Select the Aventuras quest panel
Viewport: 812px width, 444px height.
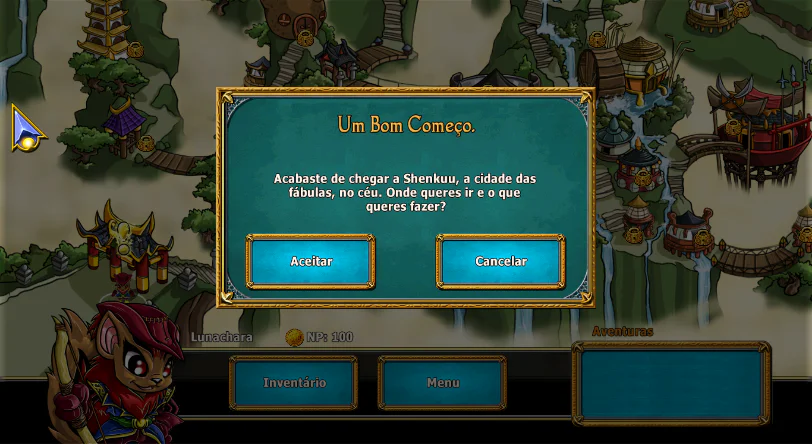click(671, 383)
